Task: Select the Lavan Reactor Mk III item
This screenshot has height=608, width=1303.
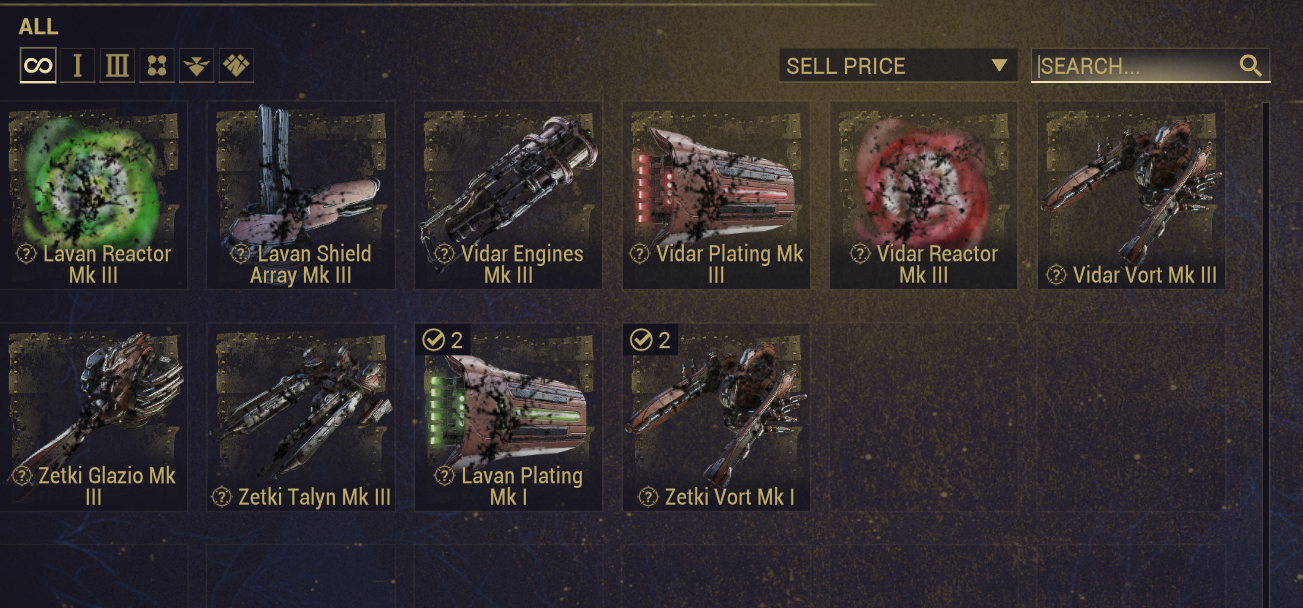Action: [x=94, y=195]
